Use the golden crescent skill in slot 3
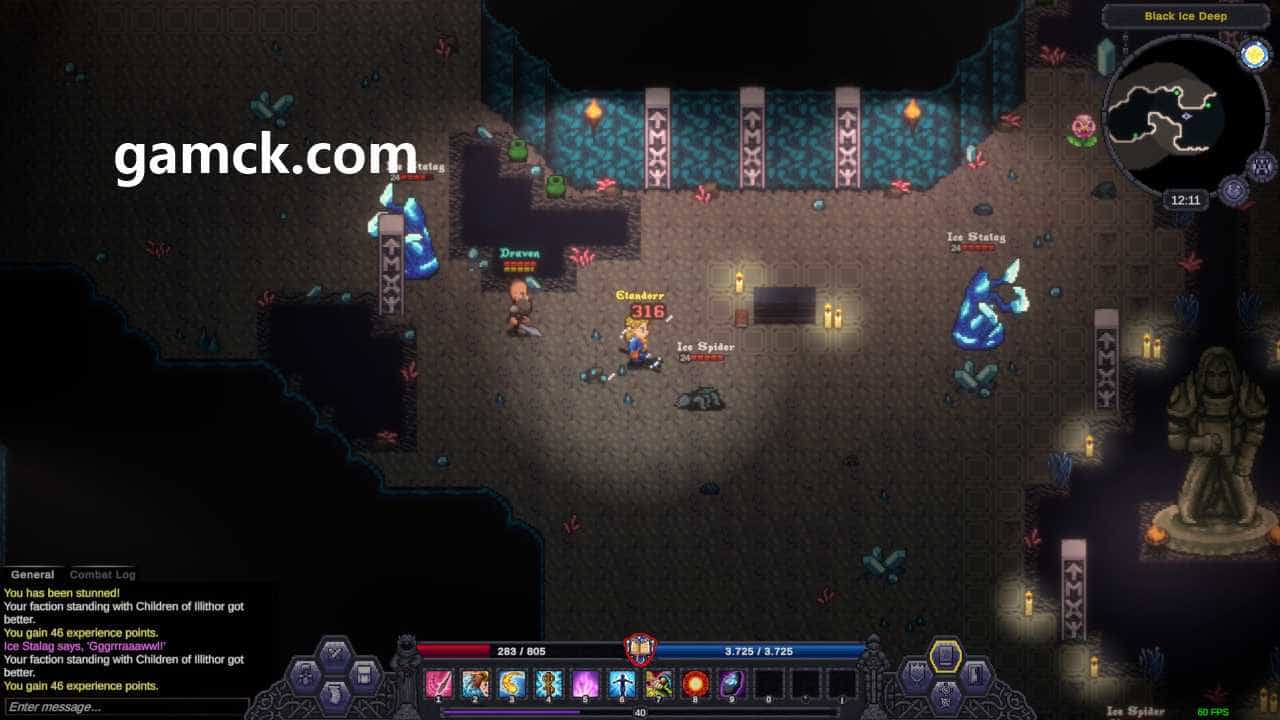 (512, 684)
